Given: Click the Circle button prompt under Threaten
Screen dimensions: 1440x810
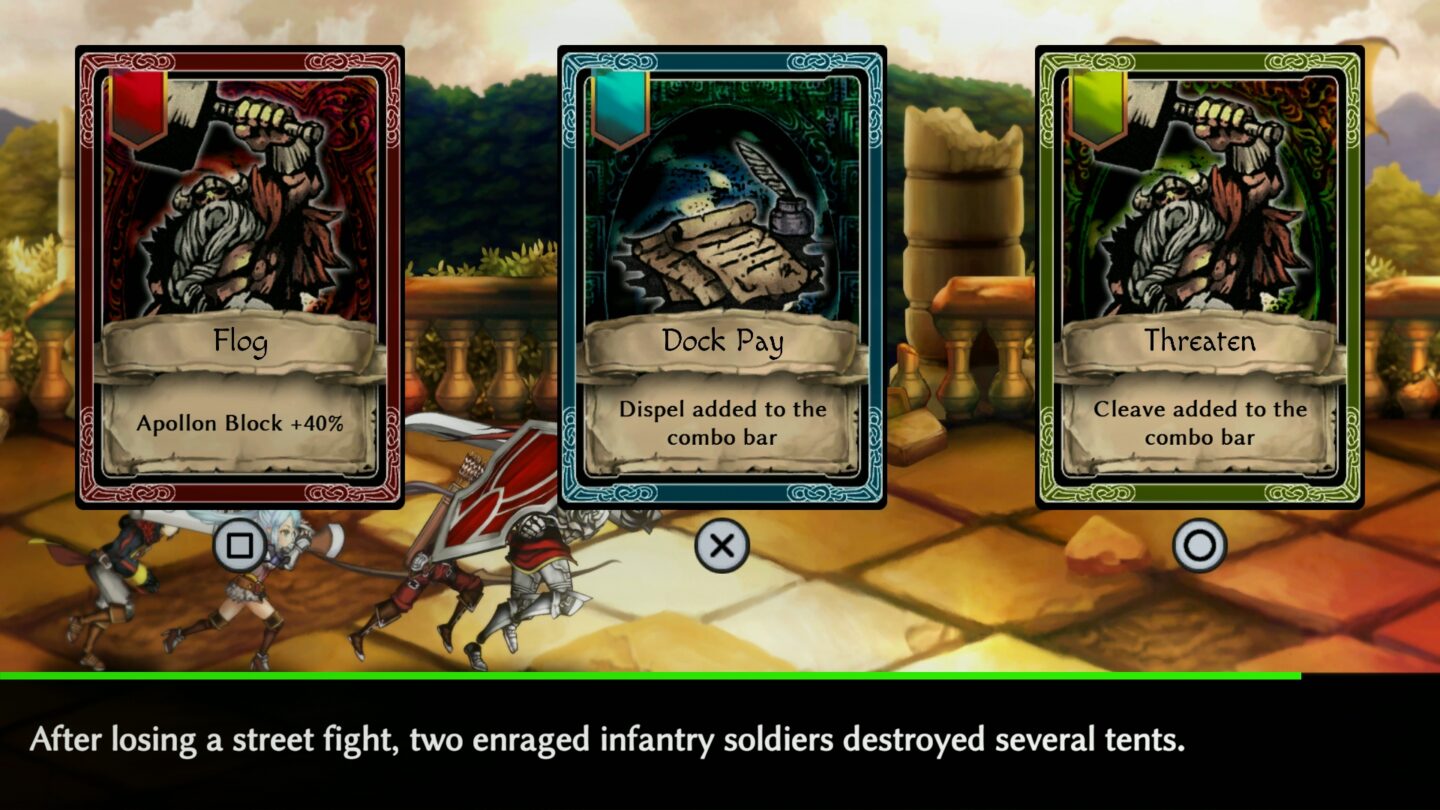Looking at the screenshot, I should pos(1198,543).
